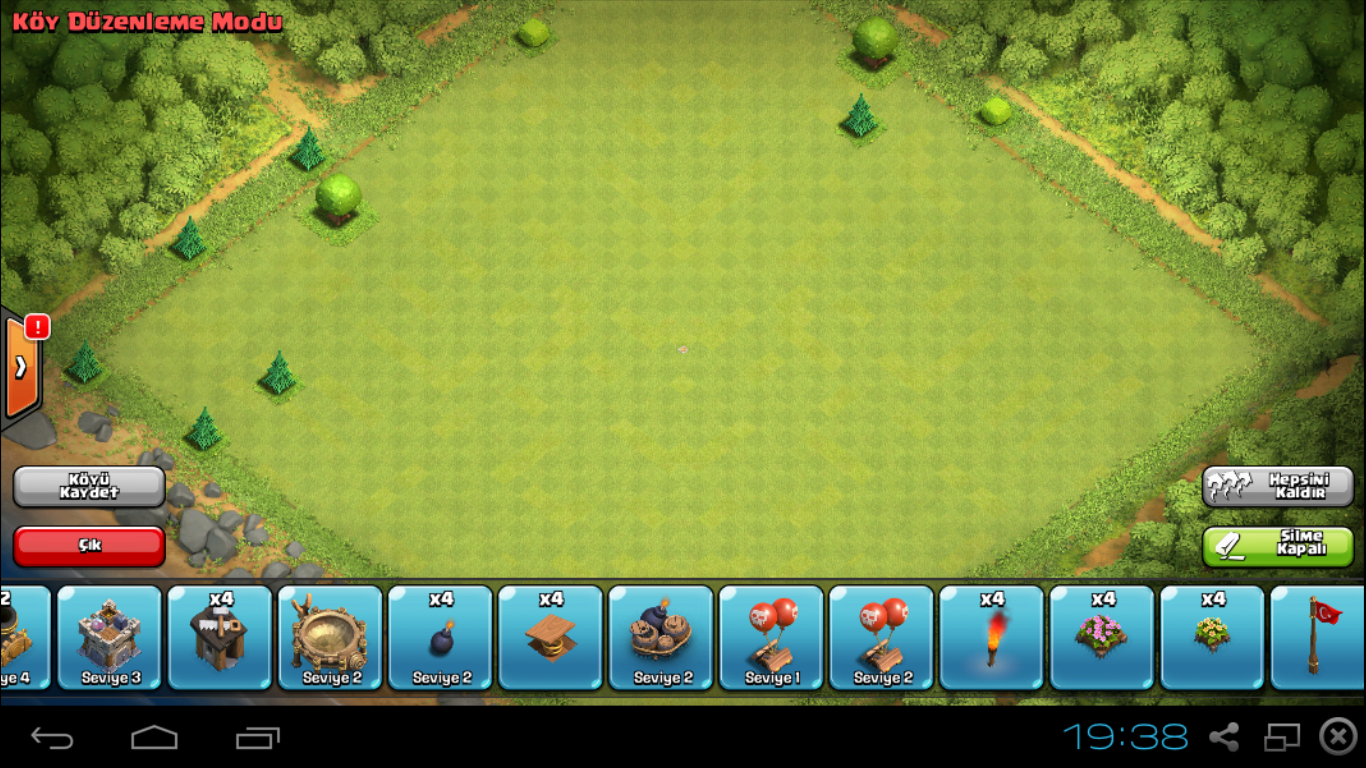The image size is (1366, 768).
Task: Select the Clan Castle Seviye 3 slot
Action: tap(110, 637)
